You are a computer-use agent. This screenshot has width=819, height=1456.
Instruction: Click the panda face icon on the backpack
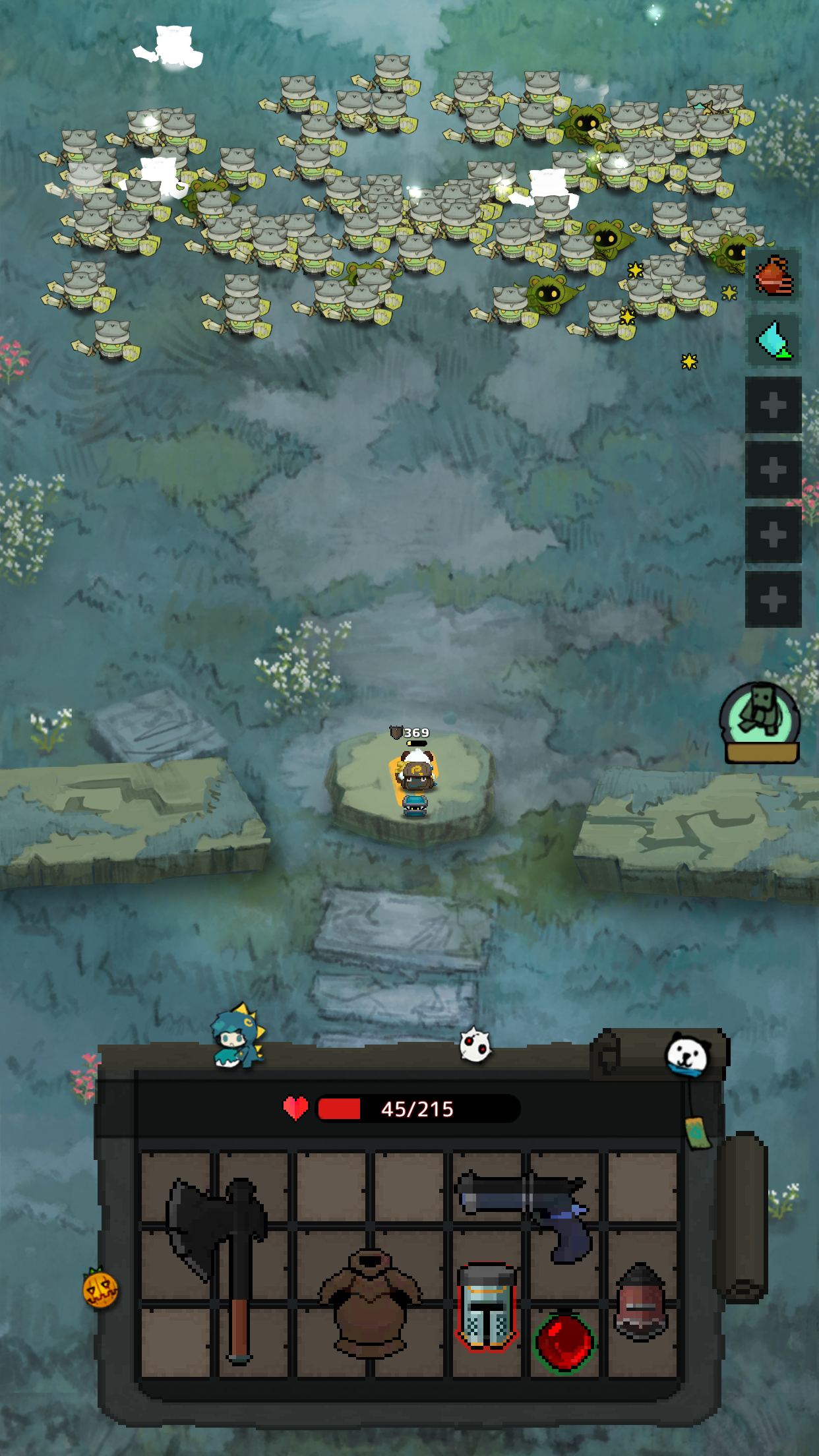[687, 1054]
